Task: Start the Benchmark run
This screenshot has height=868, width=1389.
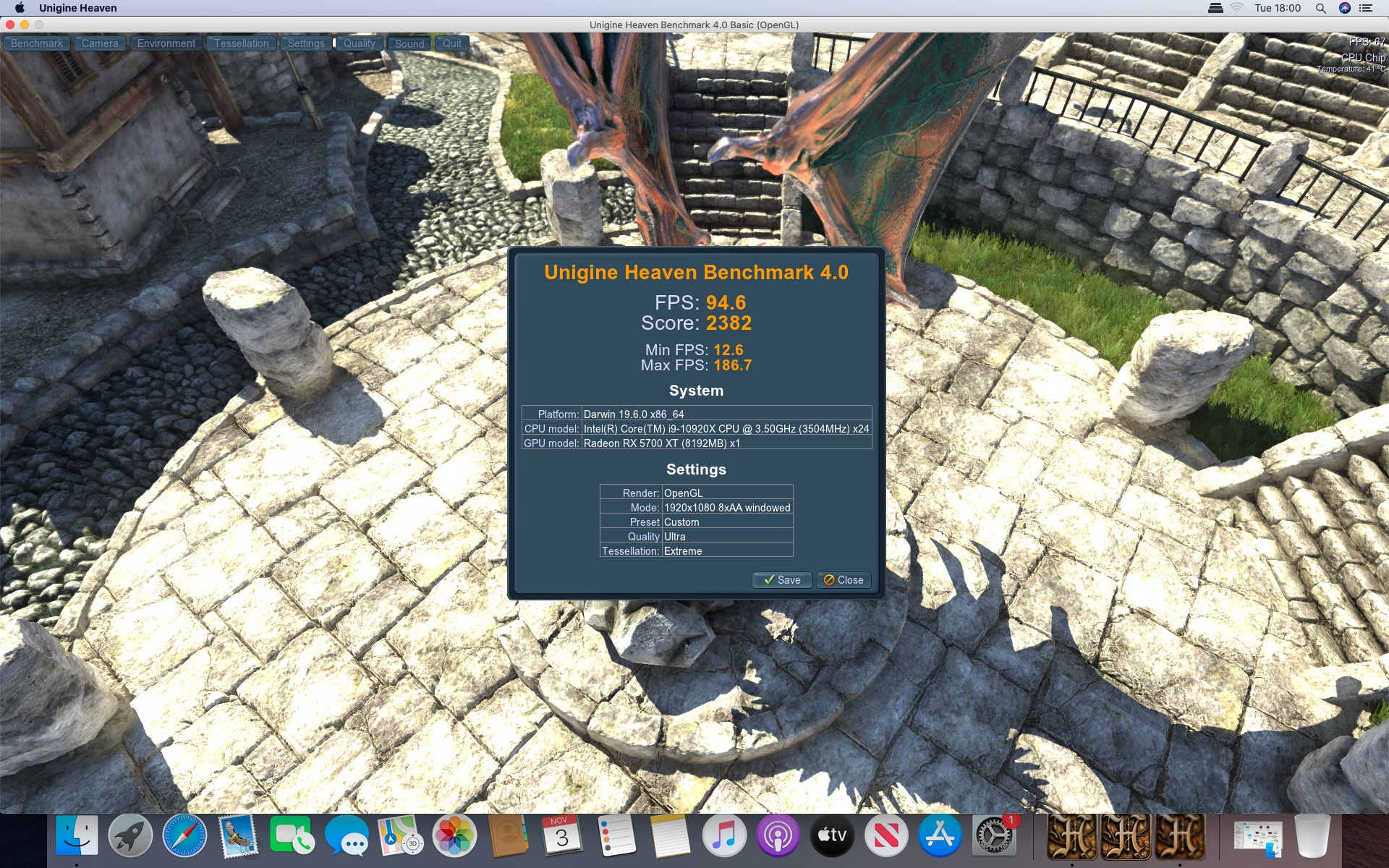Action: point(37,43)
